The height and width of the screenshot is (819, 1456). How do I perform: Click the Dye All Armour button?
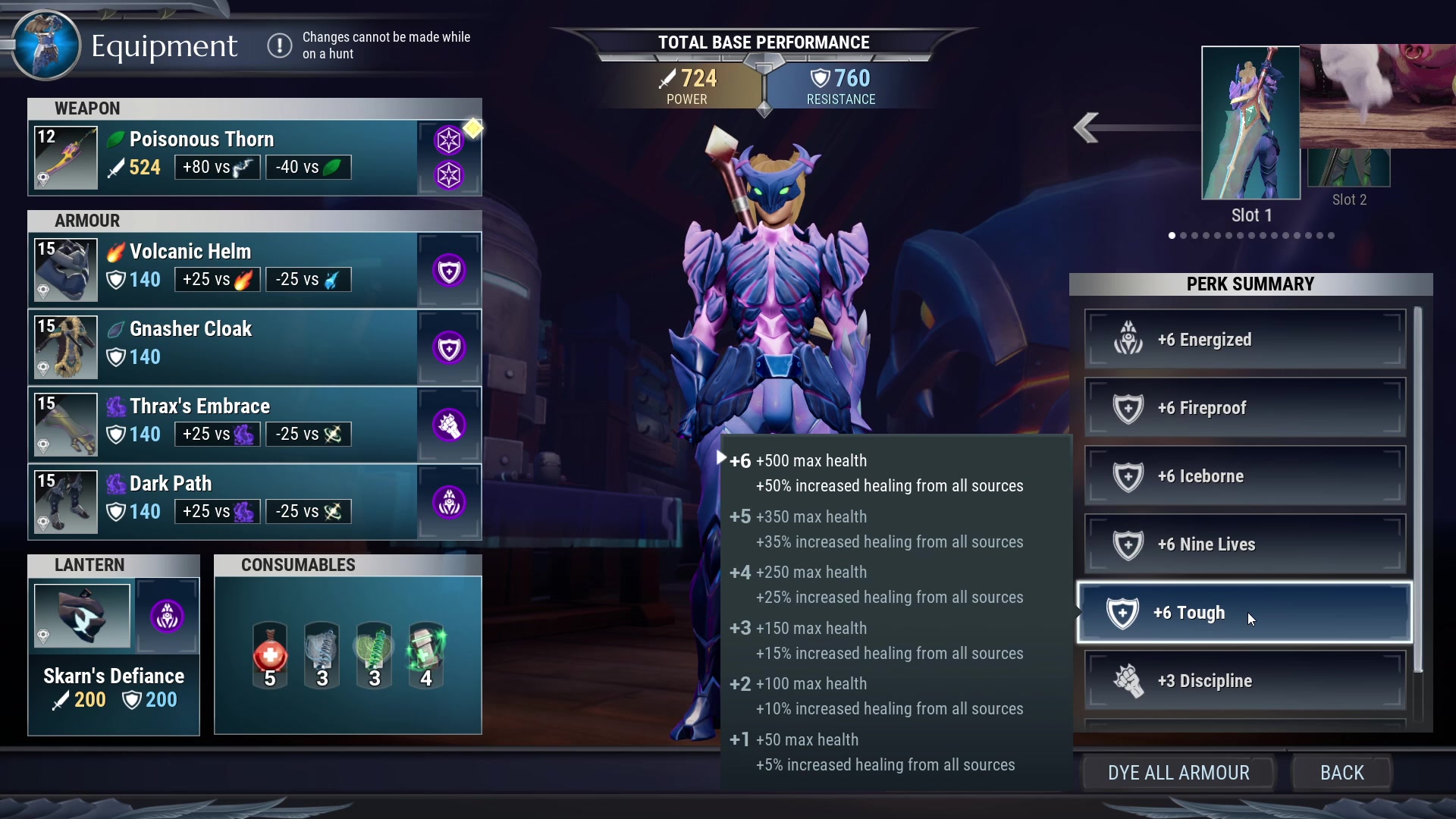[1178, 773]
